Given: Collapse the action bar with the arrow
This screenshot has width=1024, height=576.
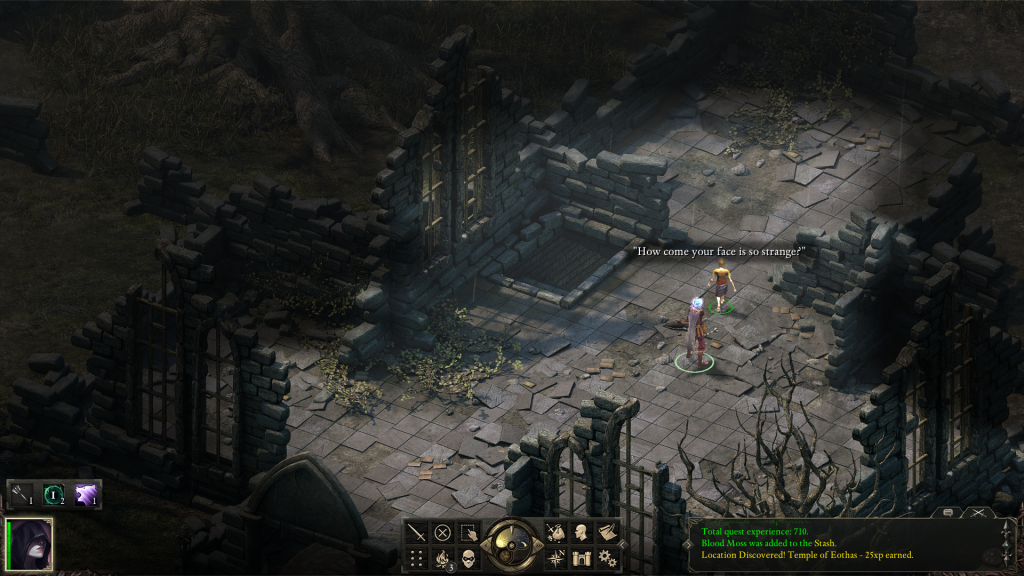Looking at the screenshot, I should (x=625, y=546).
